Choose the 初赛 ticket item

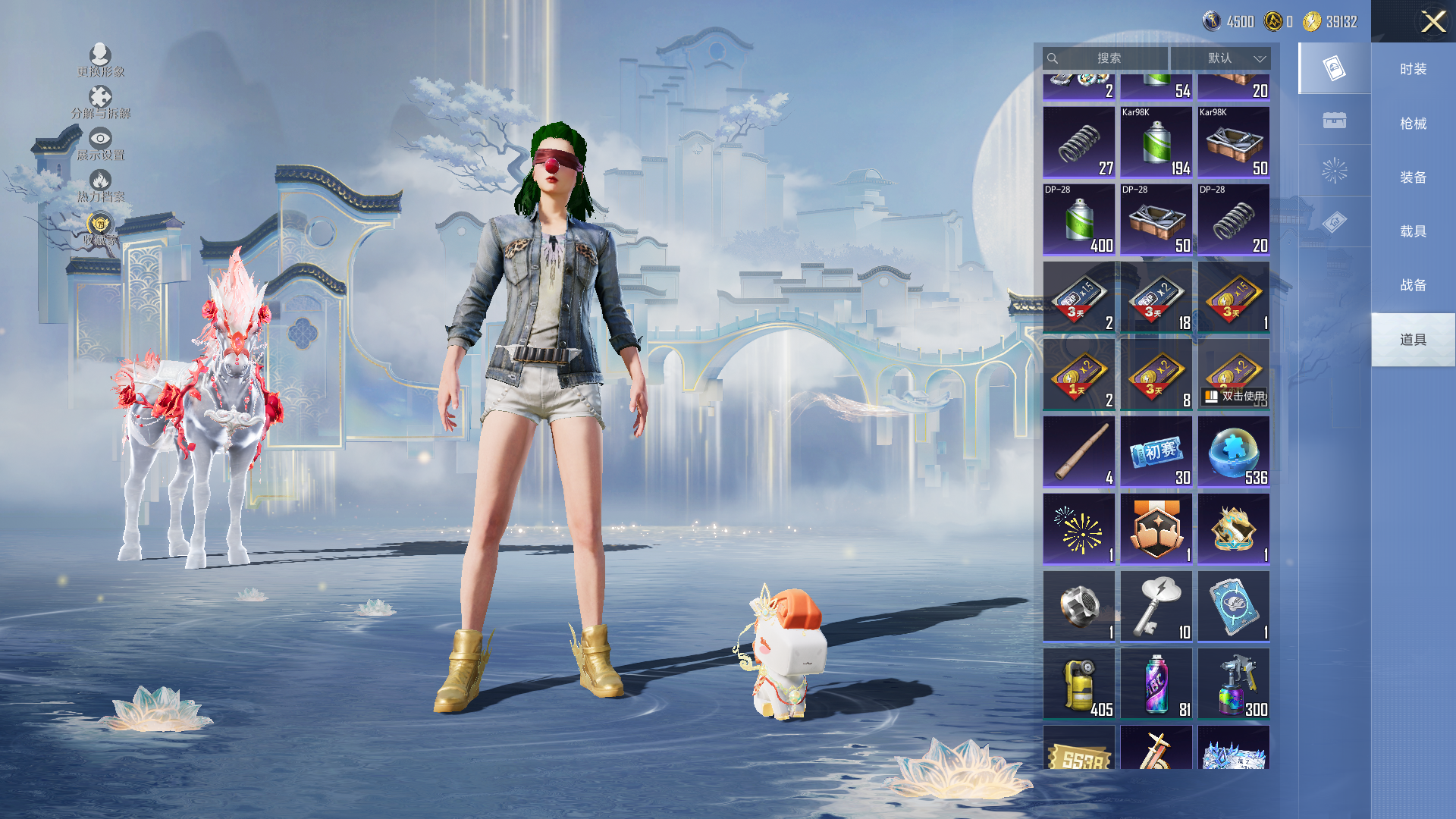(1156, 452)
